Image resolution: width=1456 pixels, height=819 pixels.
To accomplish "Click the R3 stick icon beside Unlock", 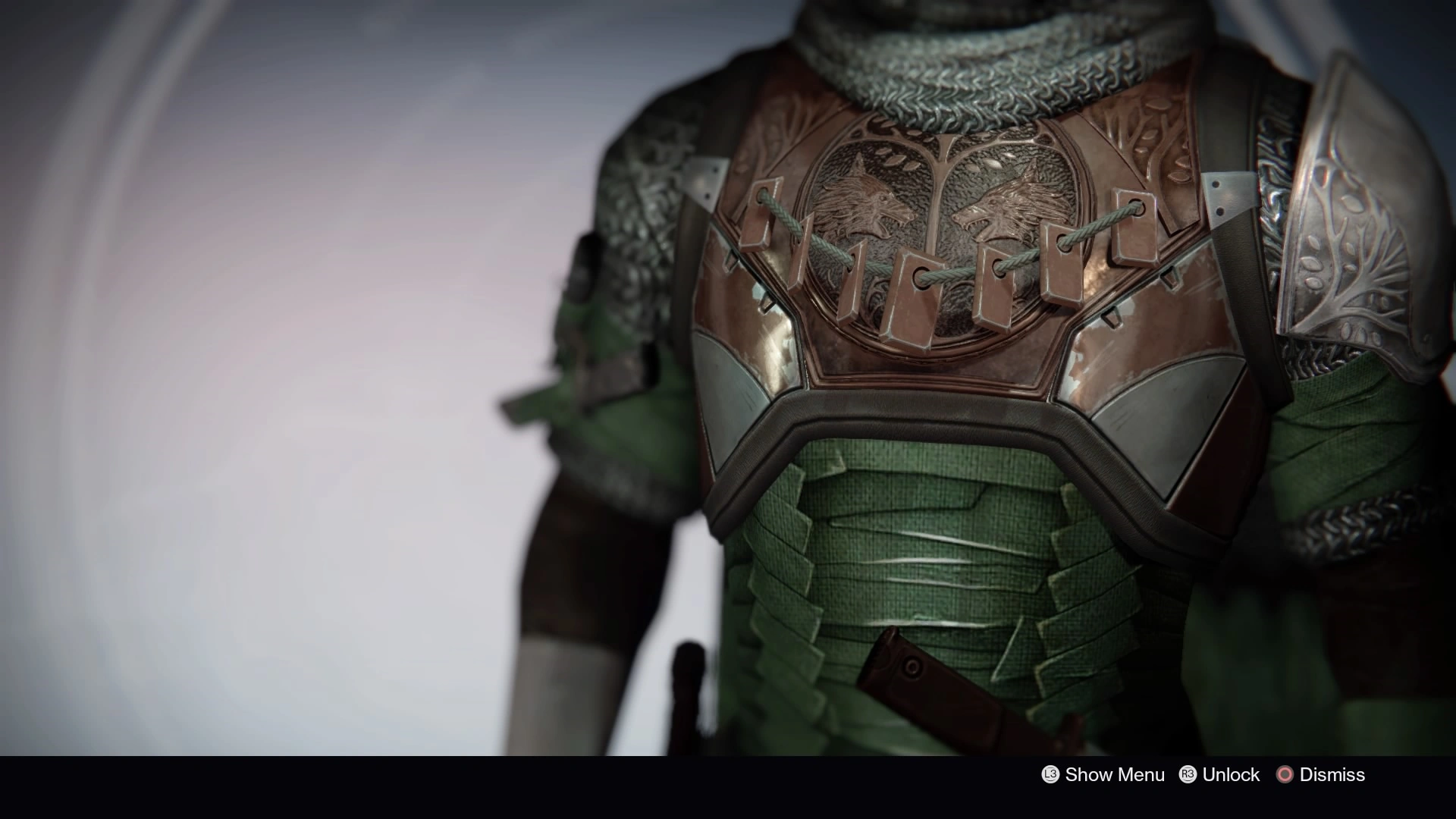I will pyautogui.click(x=1188, y=775).
